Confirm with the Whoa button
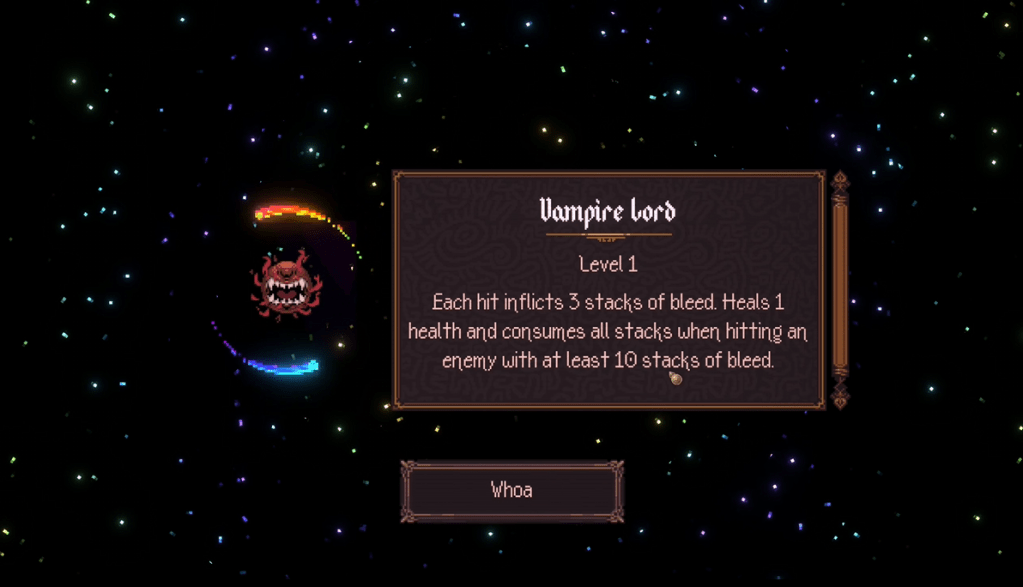The height and width of the screenshot is (587, 1023). [512, 490]
